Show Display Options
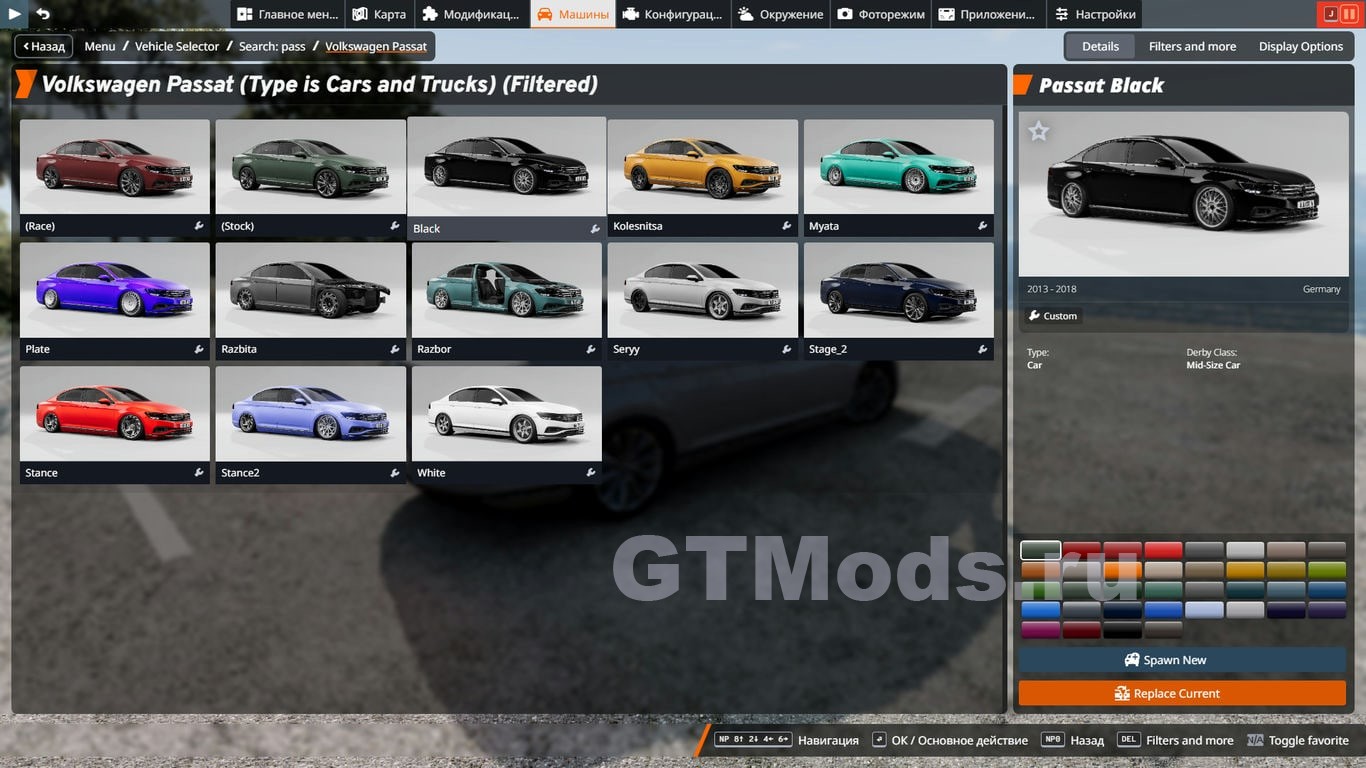Image resolution: width=1366 pixels, height=768 pixels. (1300, 46)
